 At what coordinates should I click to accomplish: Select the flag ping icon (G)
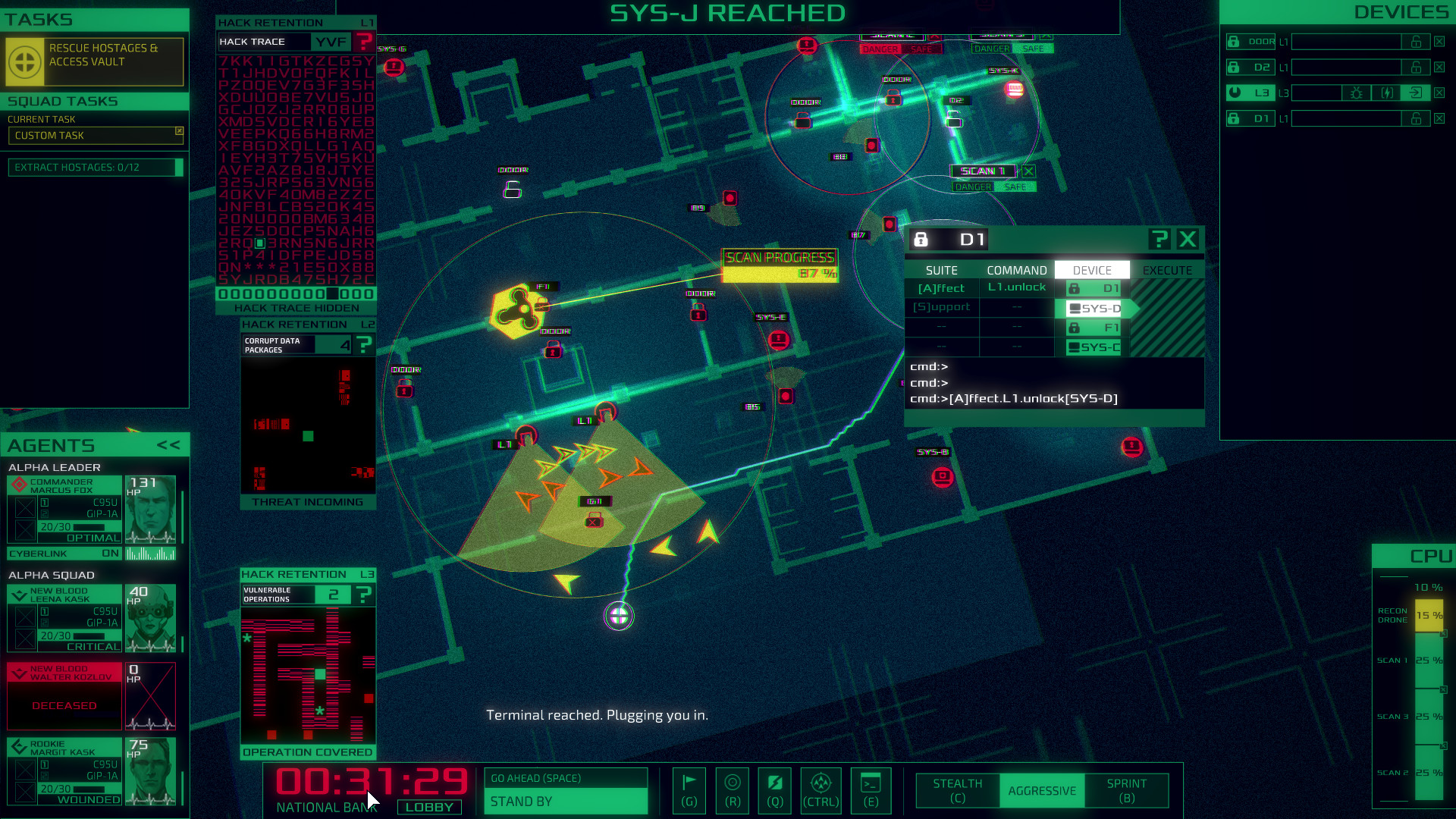pos(689,791)
